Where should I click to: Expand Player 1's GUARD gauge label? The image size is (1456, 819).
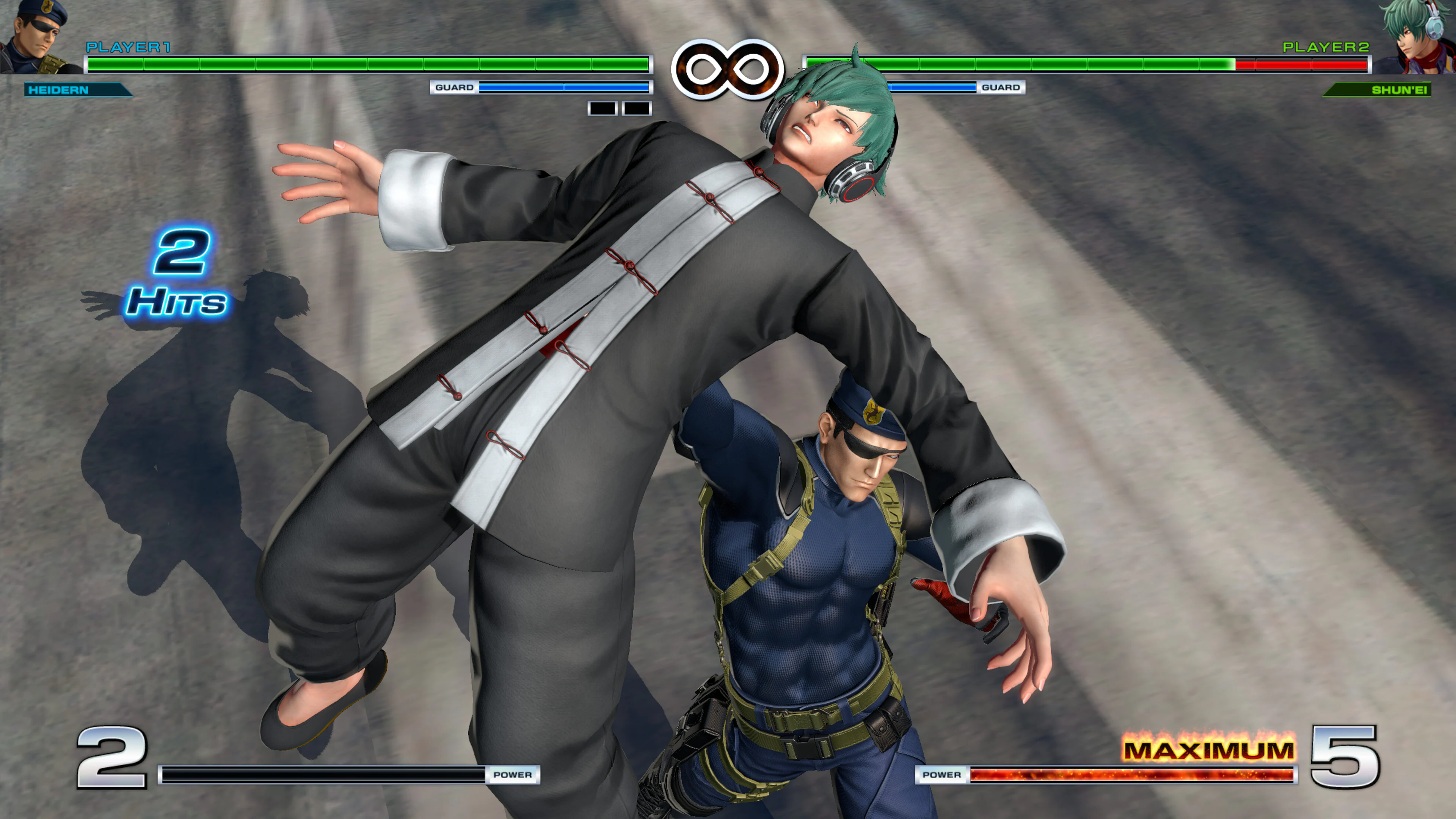(x=455, y=87)
